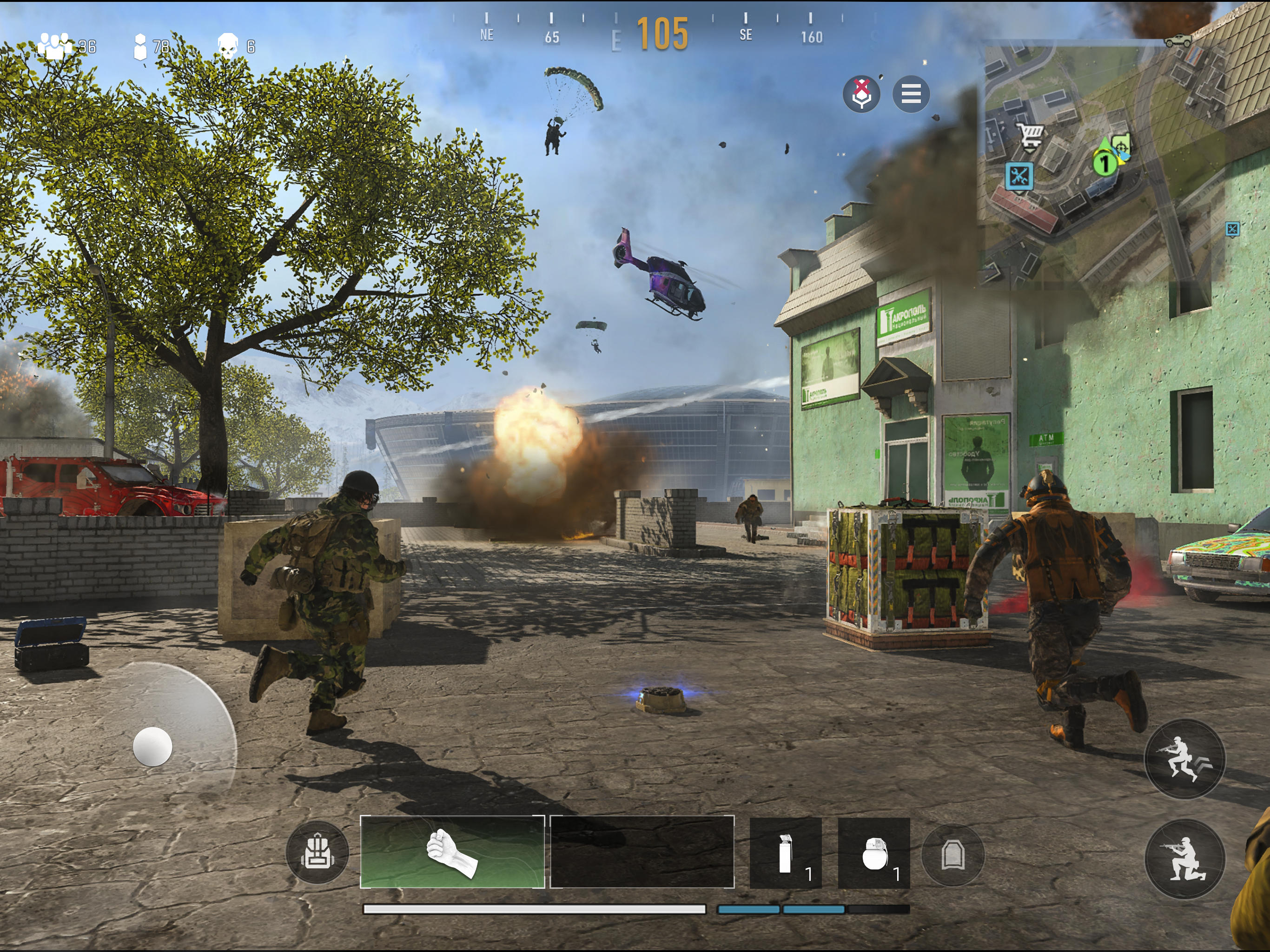This screenshot has width=1270, height=952.
Task: Apply an armor plate with the plate icon
Action: pos(952,855)
